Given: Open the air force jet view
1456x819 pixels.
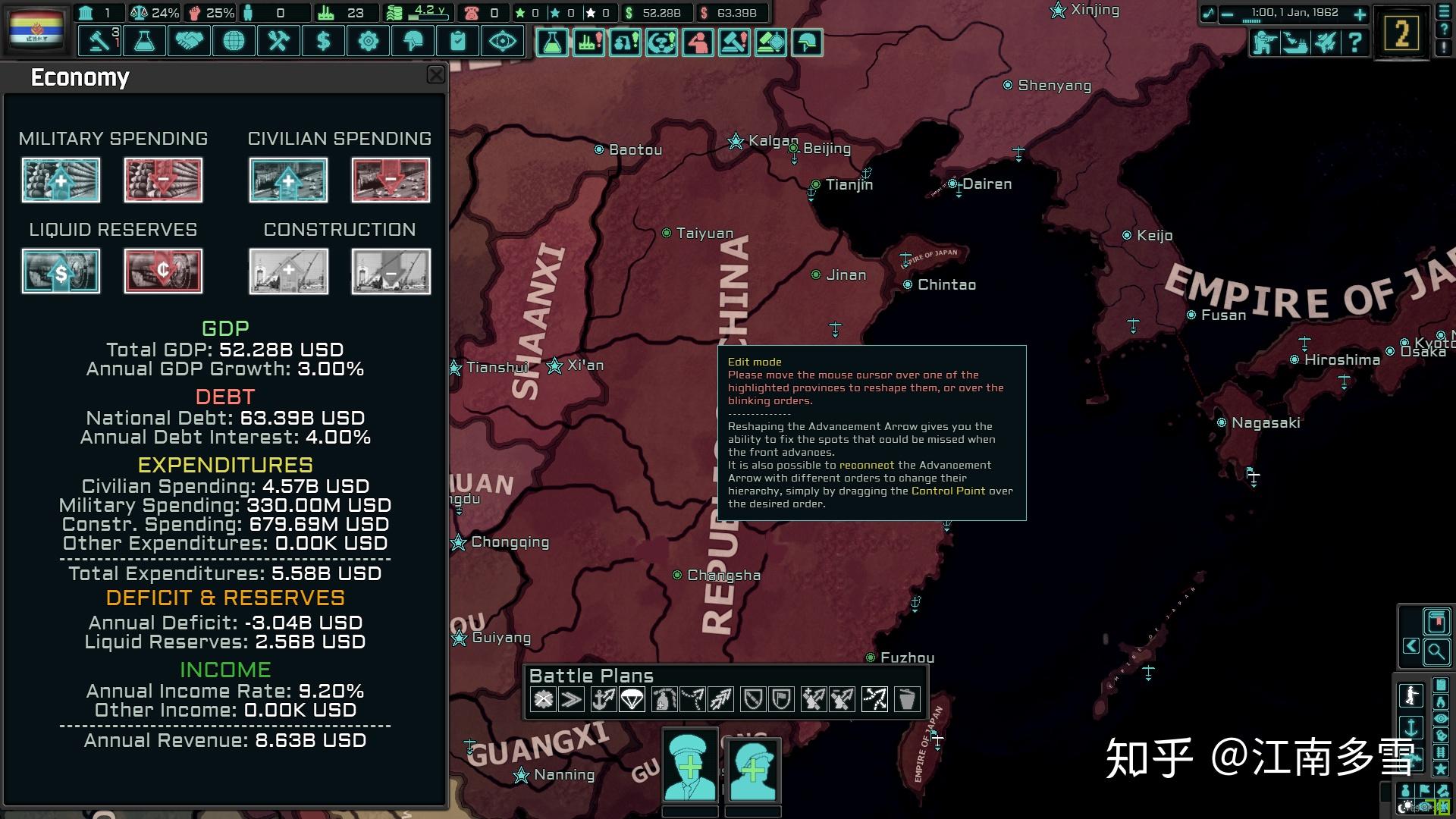Looking at the screenshot, I should [x=1325, y=42].
